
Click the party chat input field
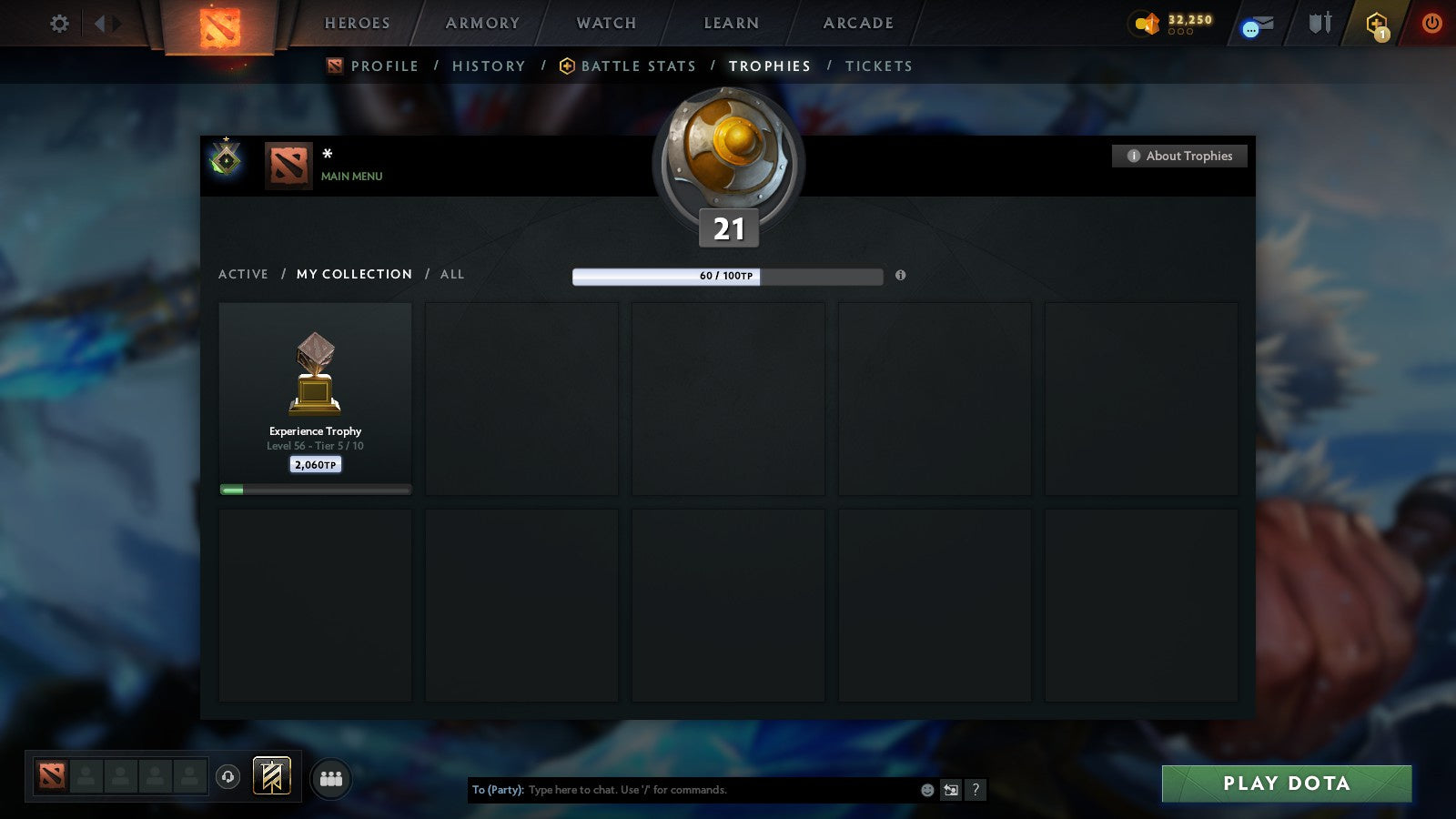pyautogui.click(x=710, y=790)
